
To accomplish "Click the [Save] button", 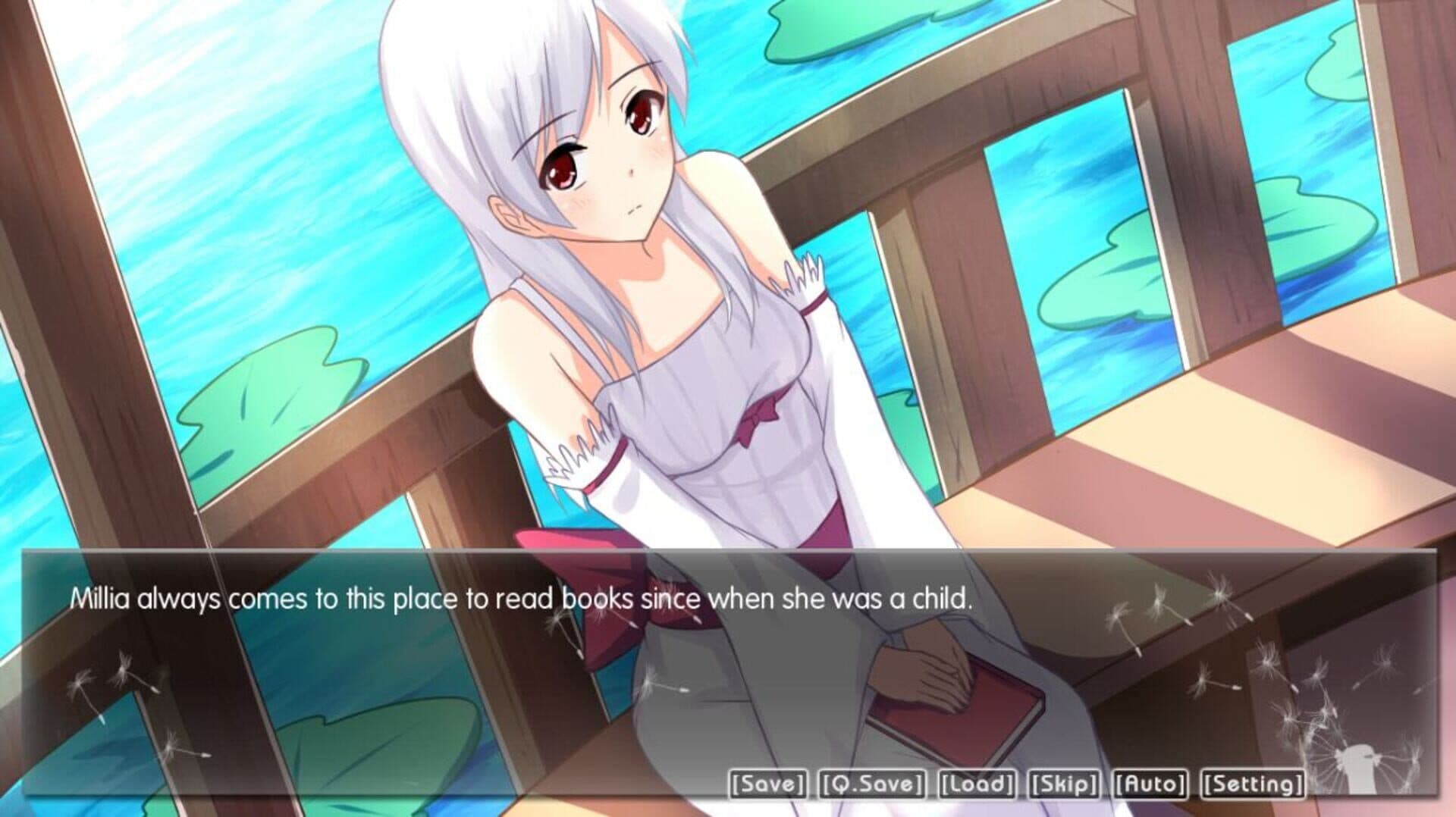I will pos(767,784).
